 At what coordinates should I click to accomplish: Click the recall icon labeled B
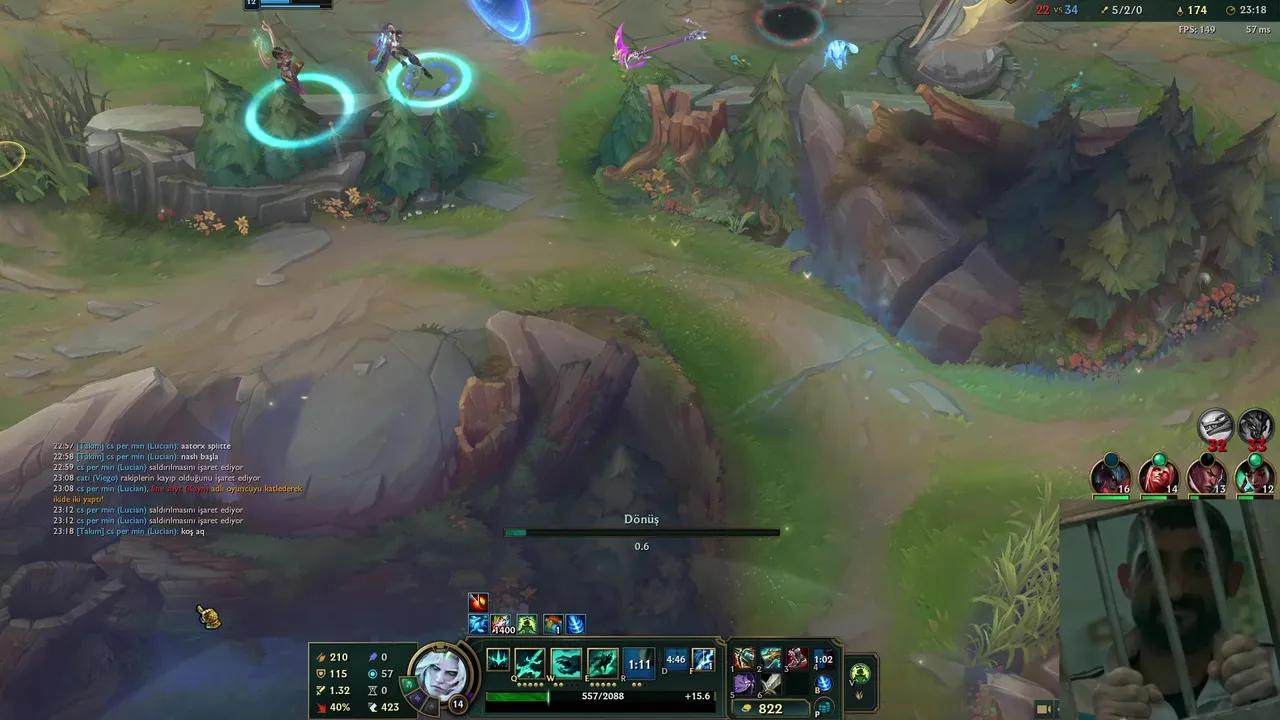click(x=826, y=683)
